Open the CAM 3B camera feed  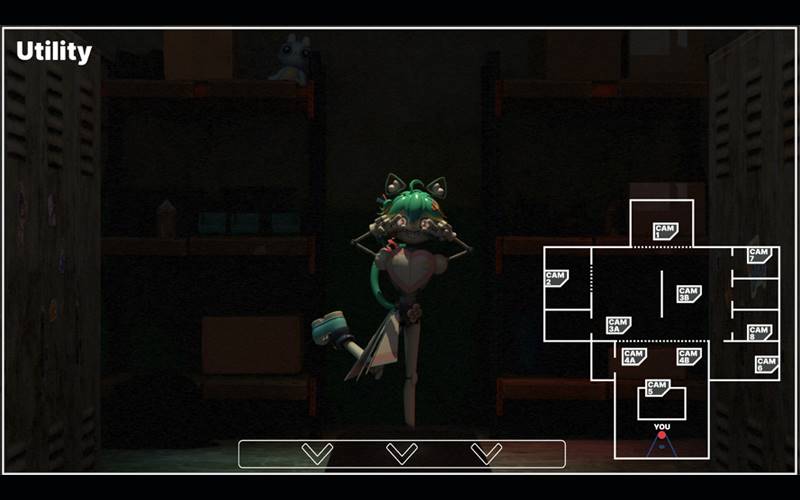point(688,294)
